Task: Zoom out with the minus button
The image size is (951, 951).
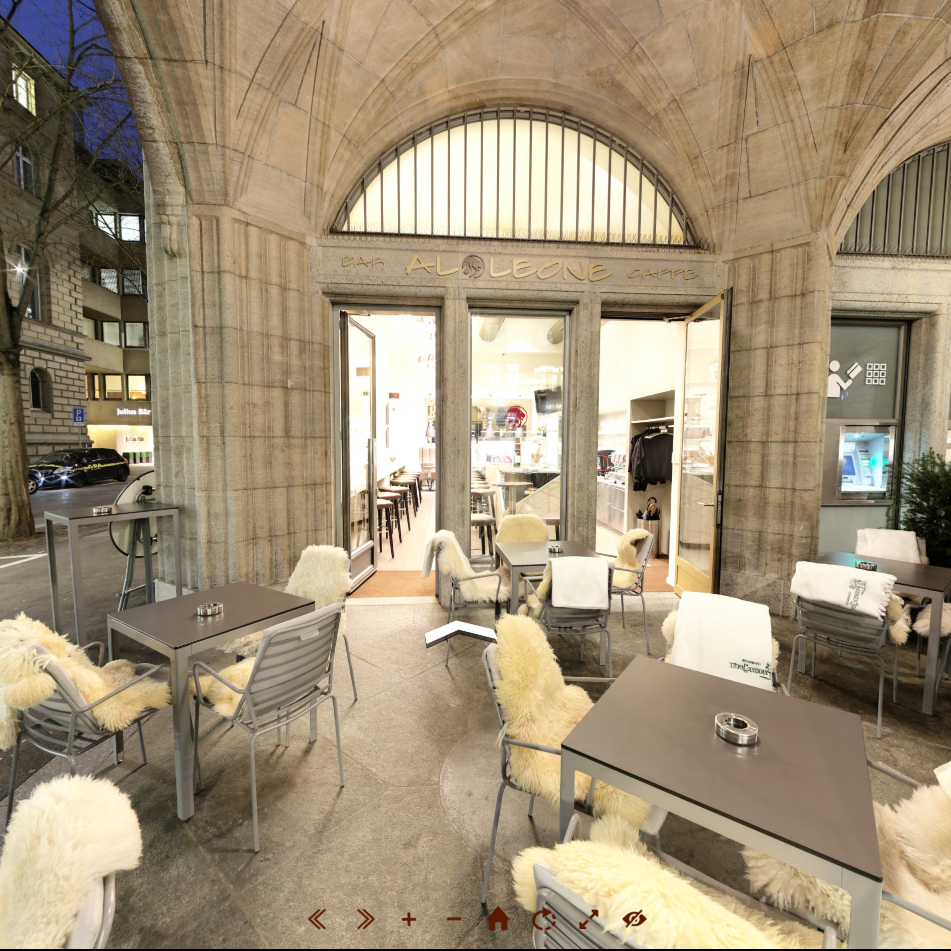Action: (x=454, y=918)
